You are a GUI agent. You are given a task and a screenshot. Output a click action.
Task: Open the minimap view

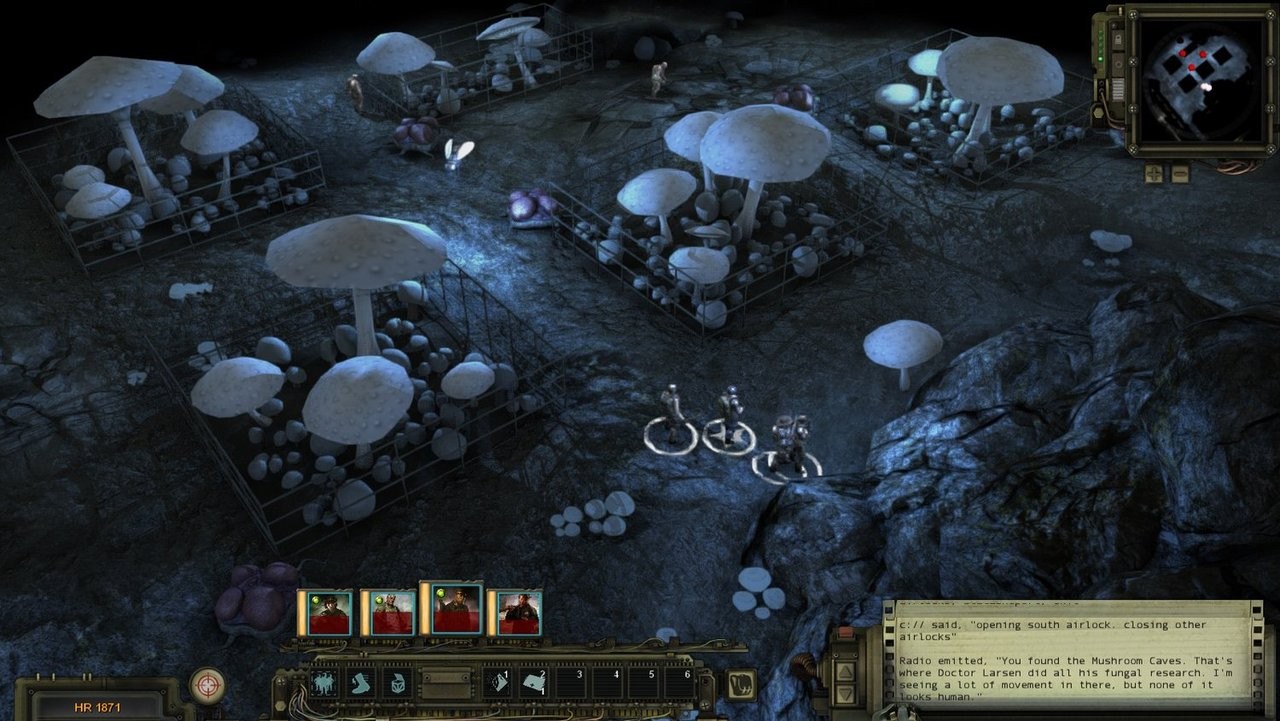[1191, 81]
